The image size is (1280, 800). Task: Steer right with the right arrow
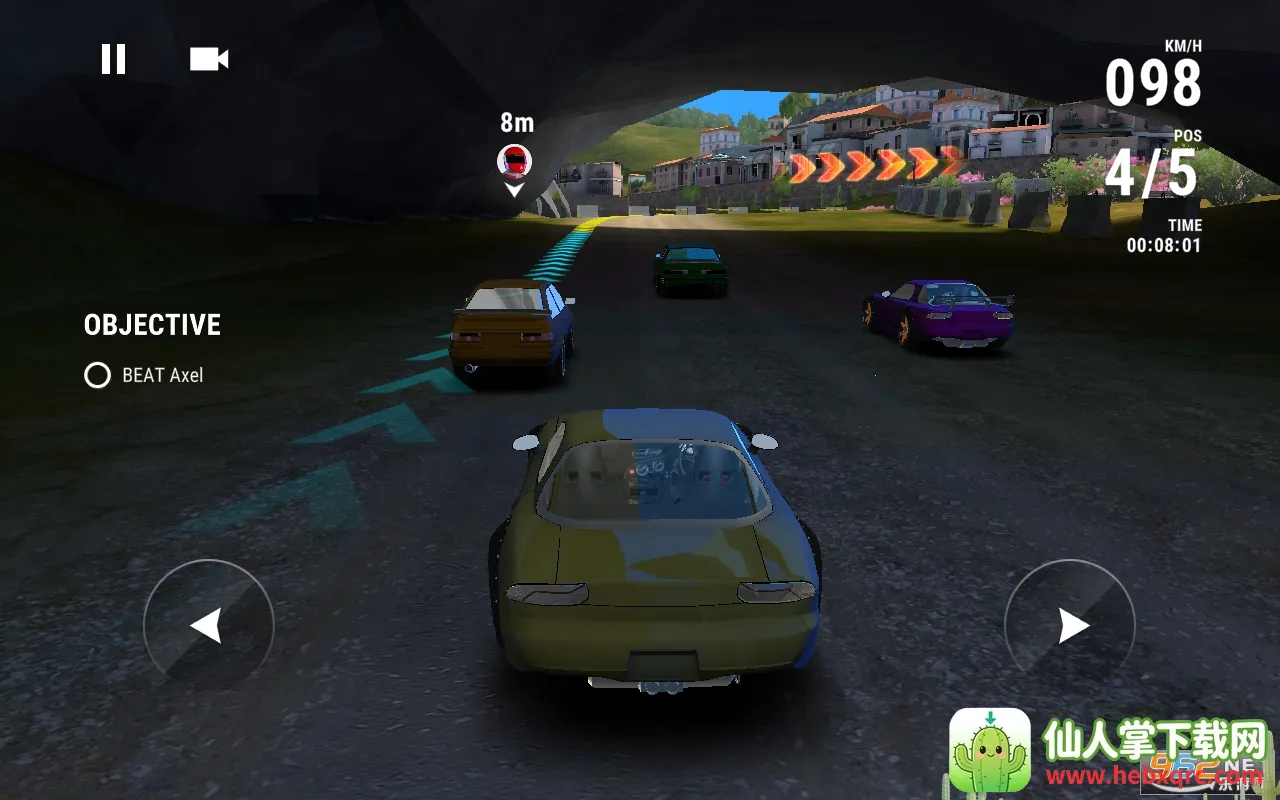1070,626
